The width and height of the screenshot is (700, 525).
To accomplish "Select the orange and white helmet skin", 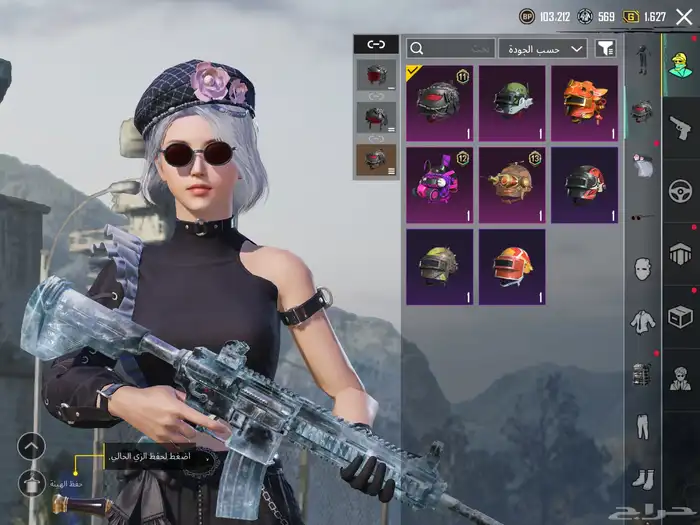I will point(511,266).
